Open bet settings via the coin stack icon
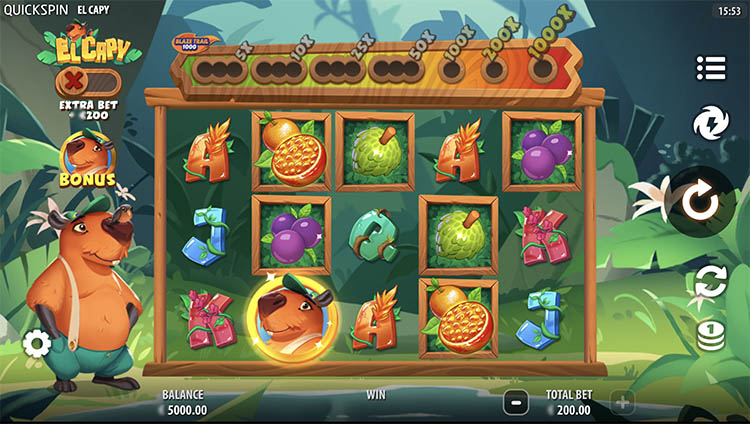This screenshot has width=750, height=424. click(710, 333)
